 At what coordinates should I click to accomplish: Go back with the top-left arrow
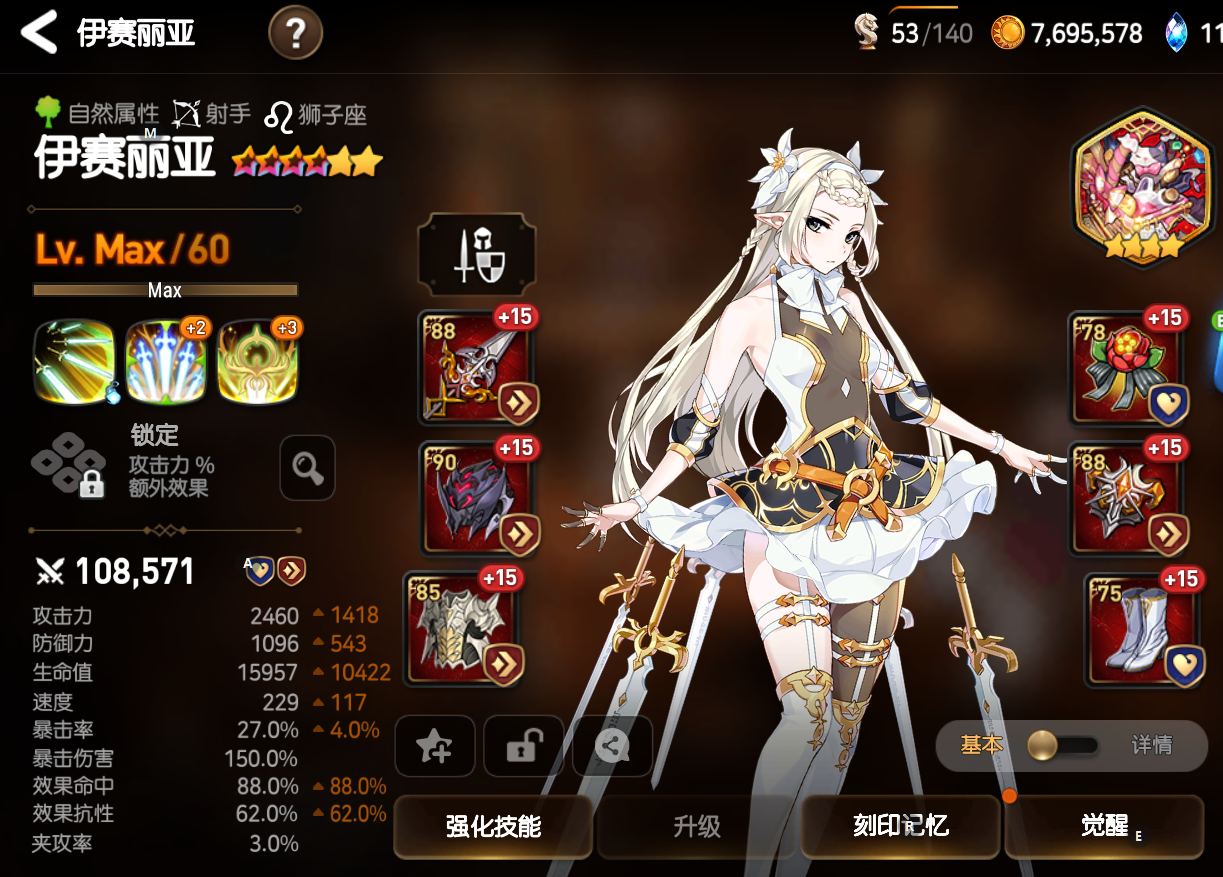point(39,33)
